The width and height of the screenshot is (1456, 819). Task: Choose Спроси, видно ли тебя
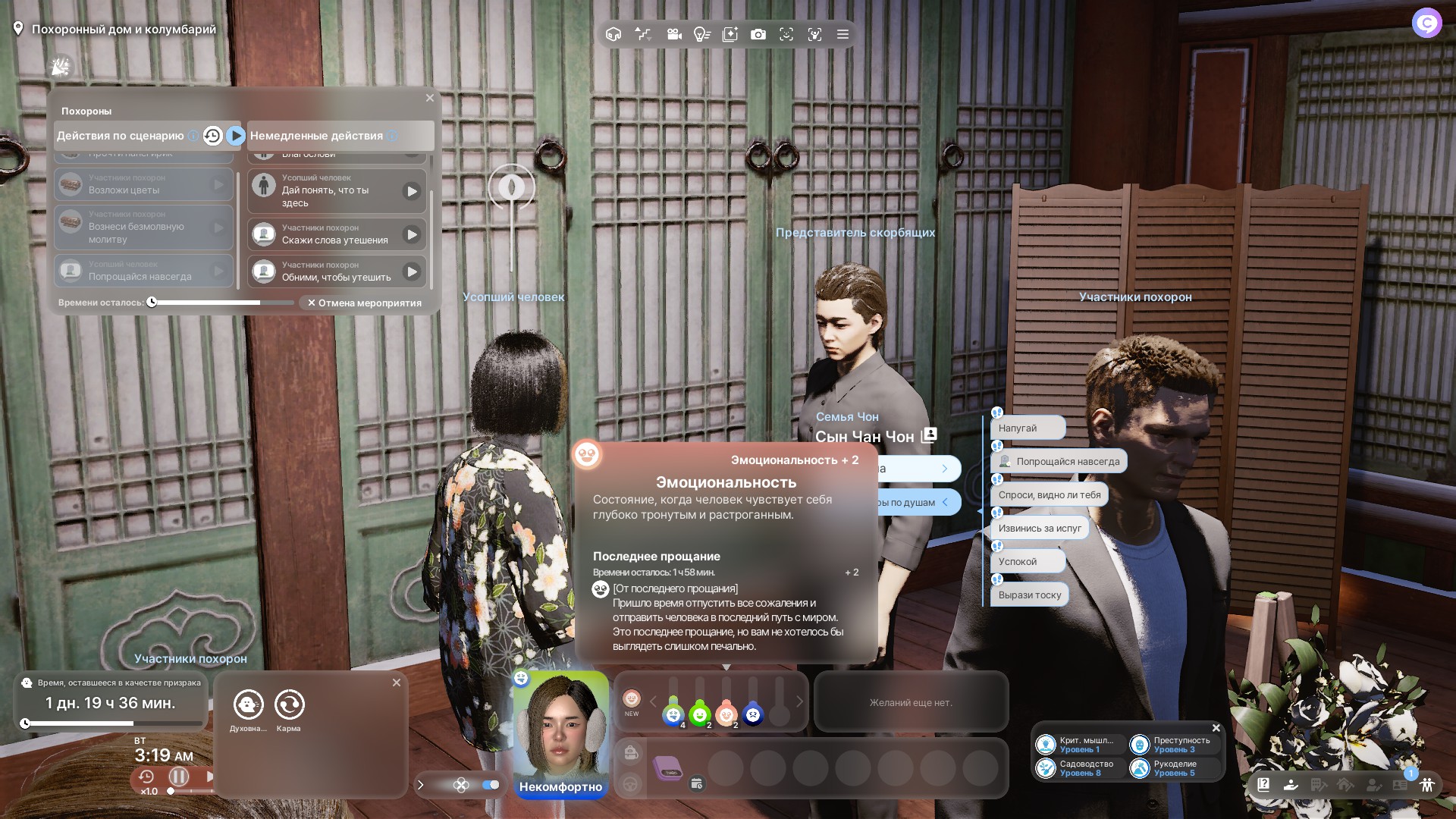[1049, 495]
